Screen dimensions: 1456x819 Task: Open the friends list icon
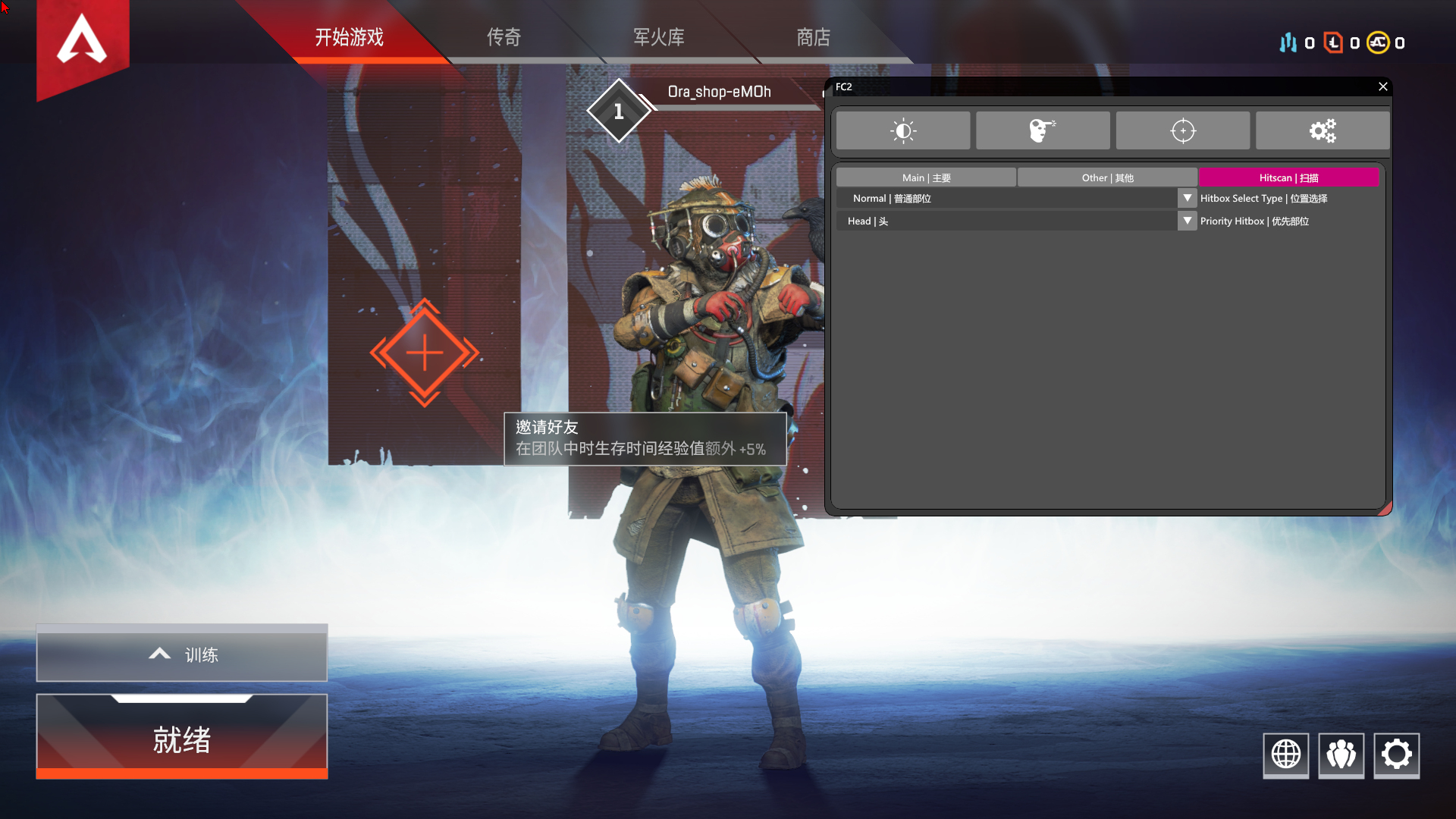click(1341, 755)
